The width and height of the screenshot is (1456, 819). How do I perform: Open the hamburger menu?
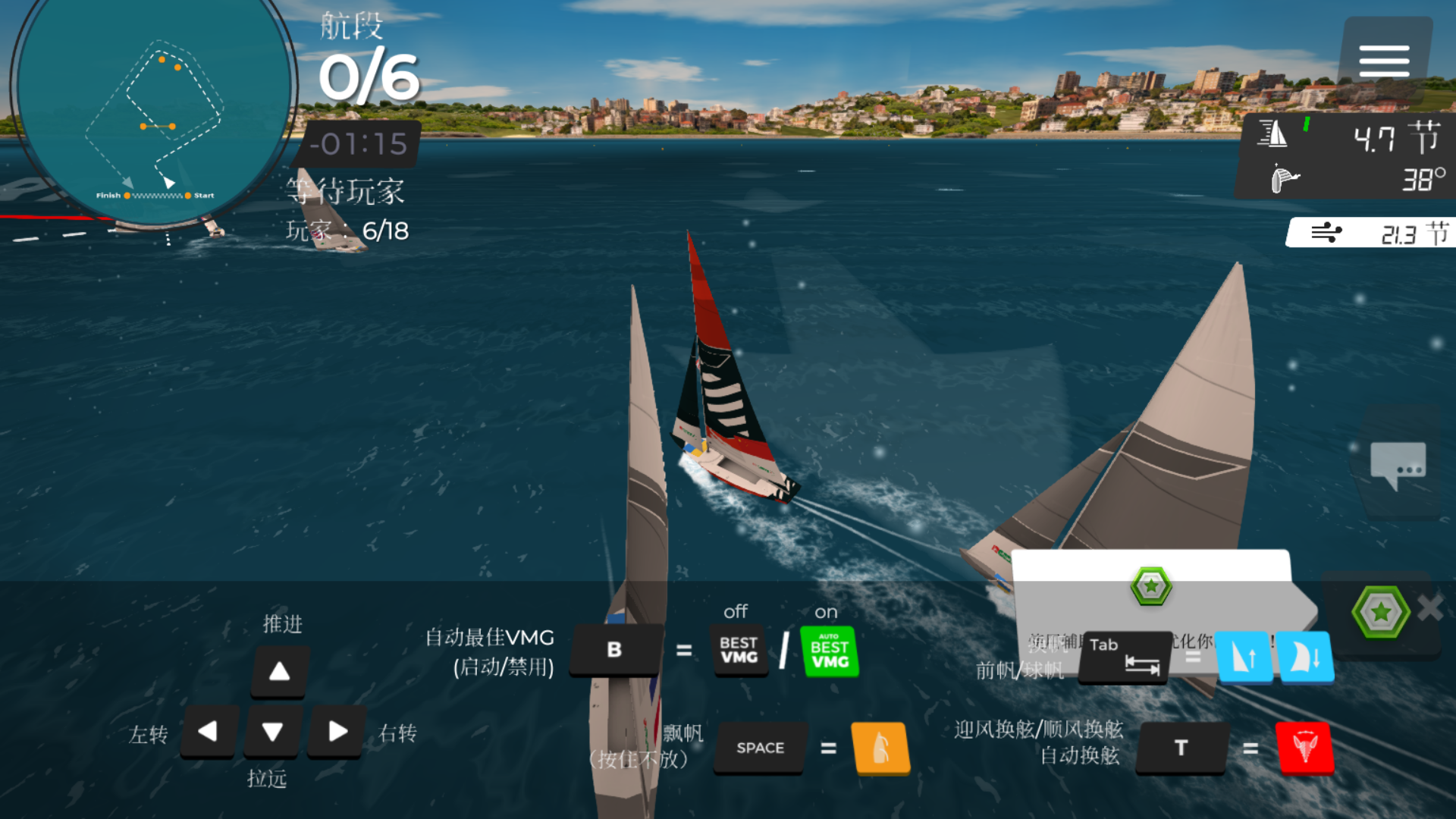[x=1384, y=61]
